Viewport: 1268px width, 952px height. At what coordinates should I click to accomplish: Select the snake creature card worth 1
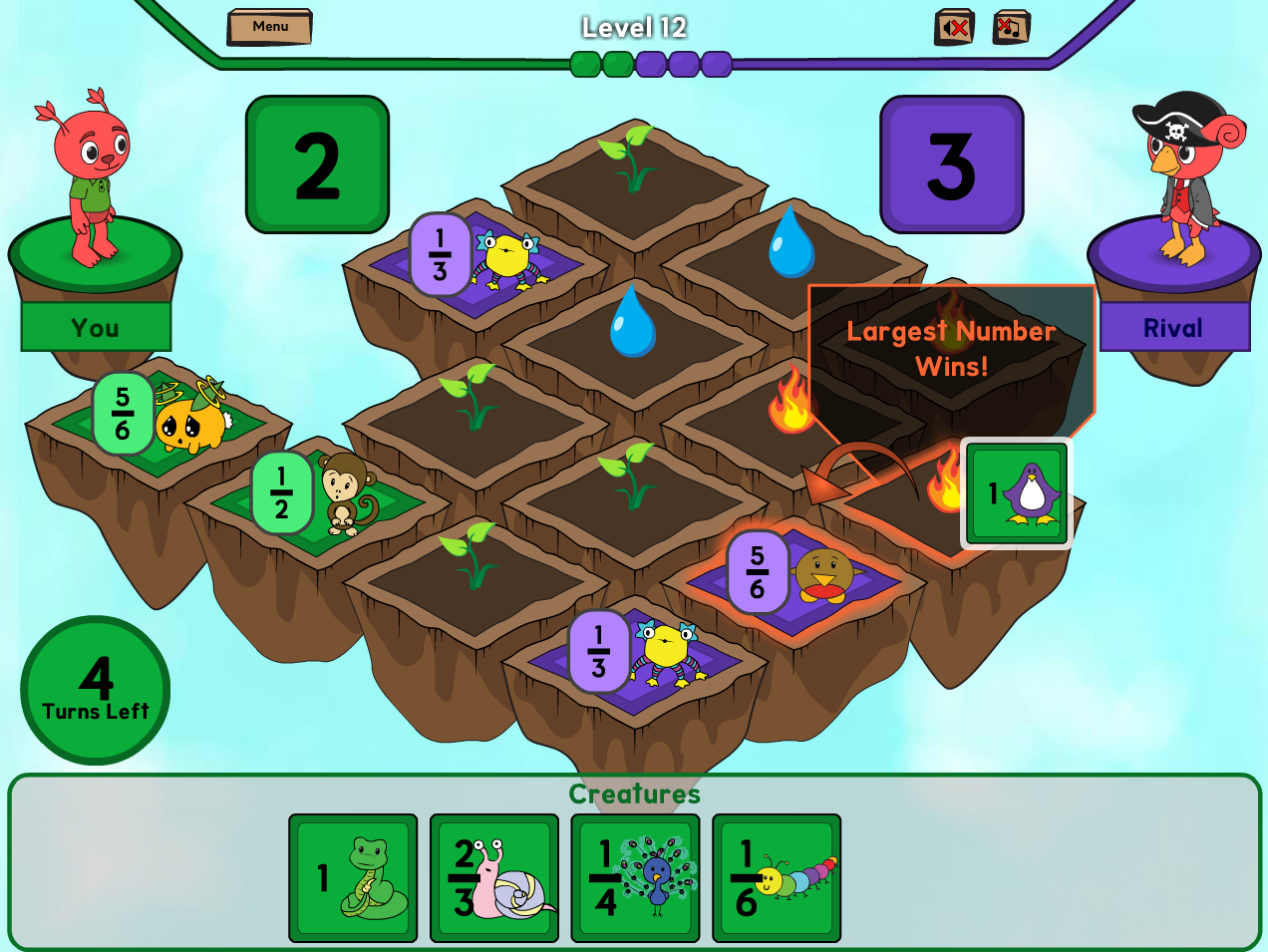353,878
